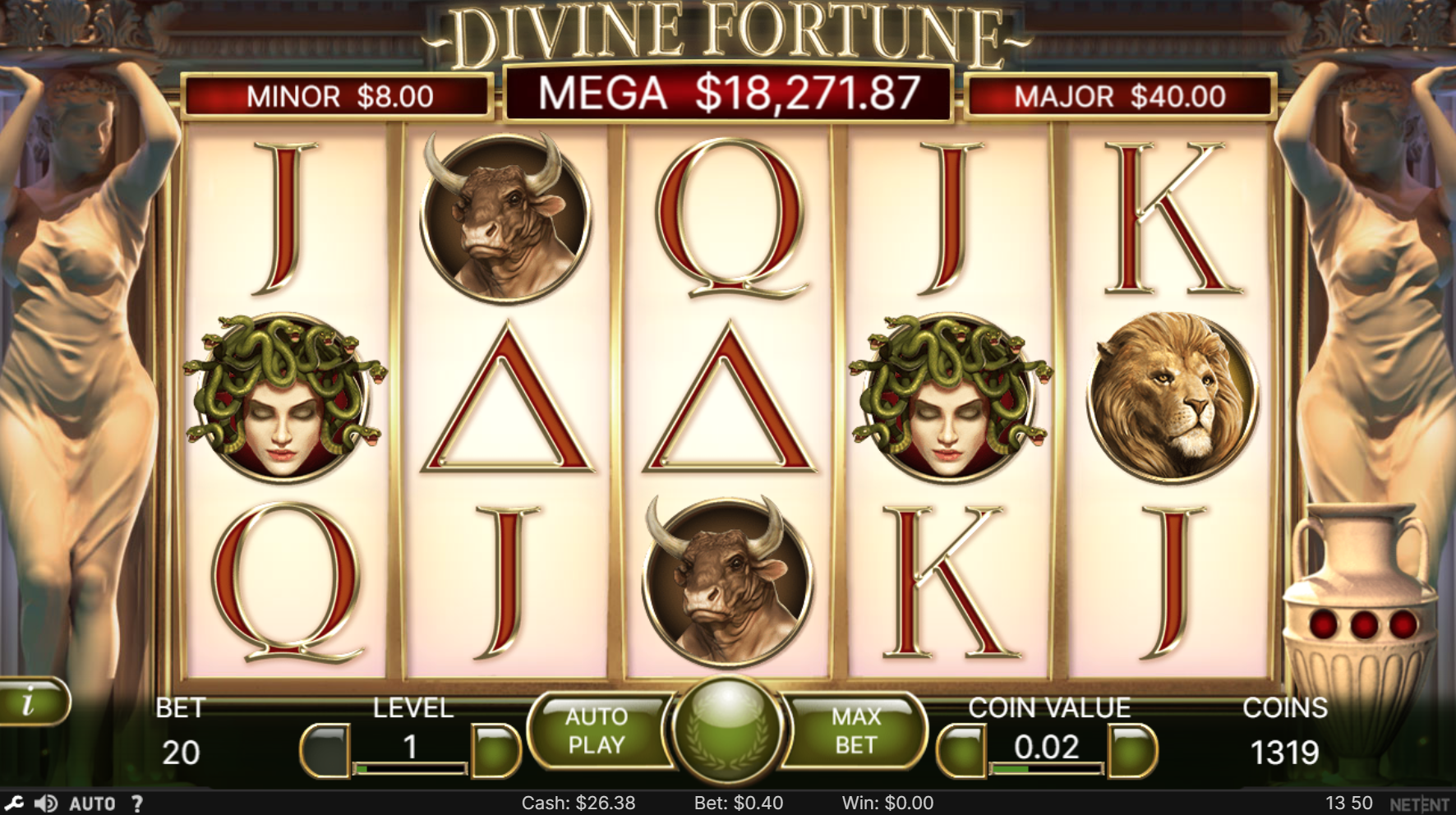Click the NETENT logo in the corner
The height and width of the screenshot is (815, 1456).
pos(1419,803)
